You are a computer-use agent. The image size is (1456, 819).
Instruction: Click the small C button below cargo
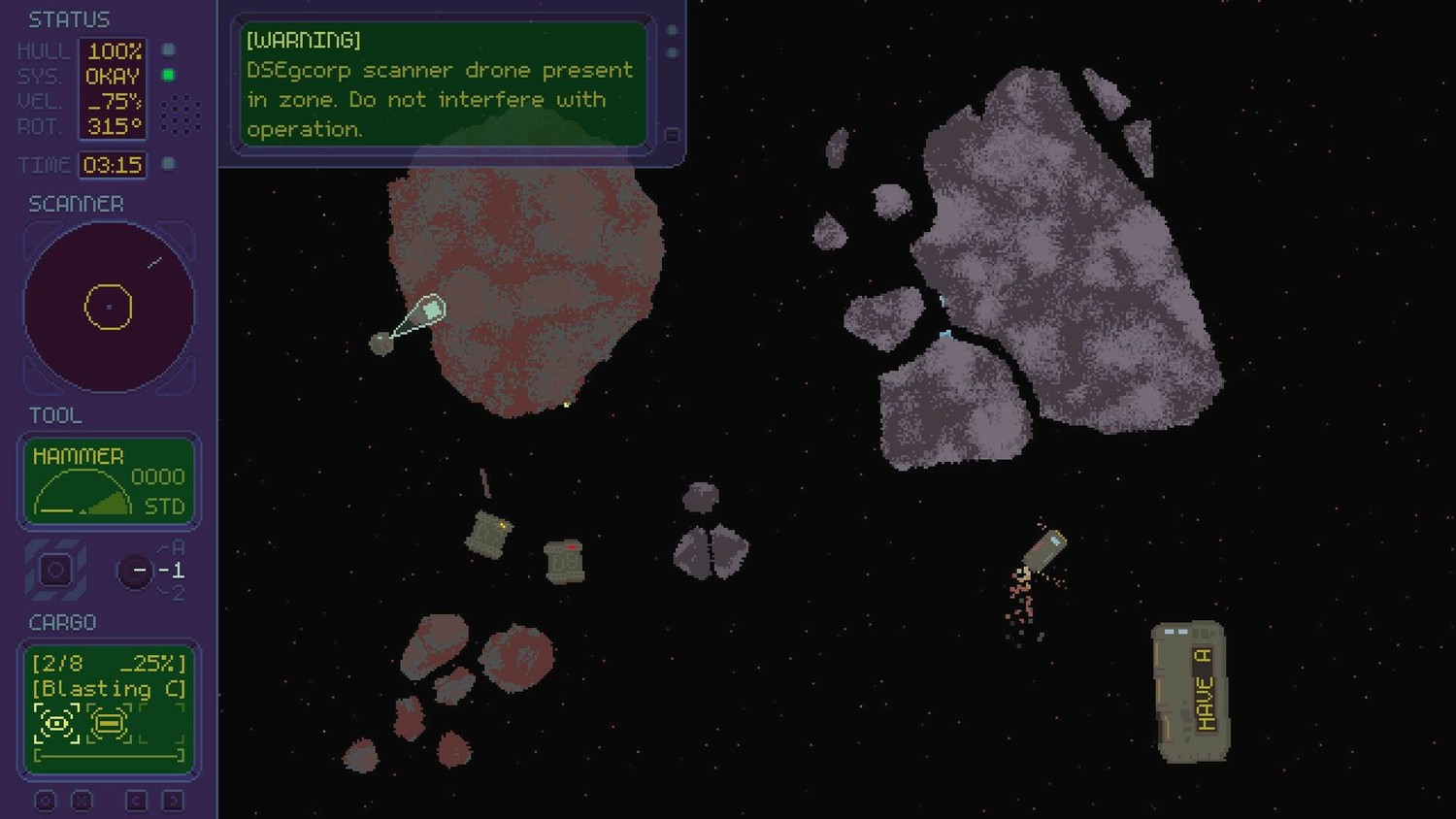click(136, 801)
